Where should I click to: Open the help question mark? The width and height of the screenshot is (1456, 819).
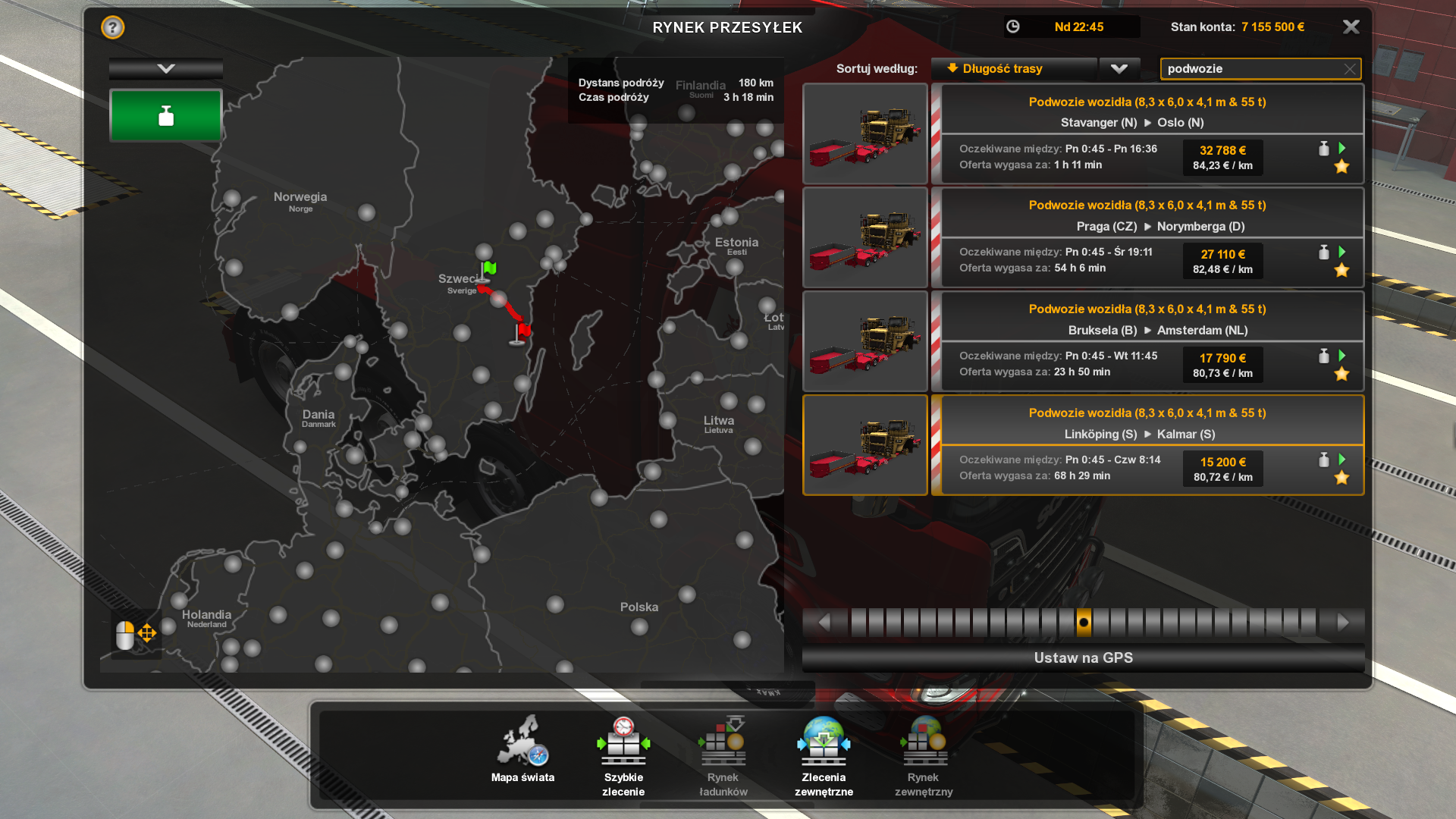pos(113,28)
